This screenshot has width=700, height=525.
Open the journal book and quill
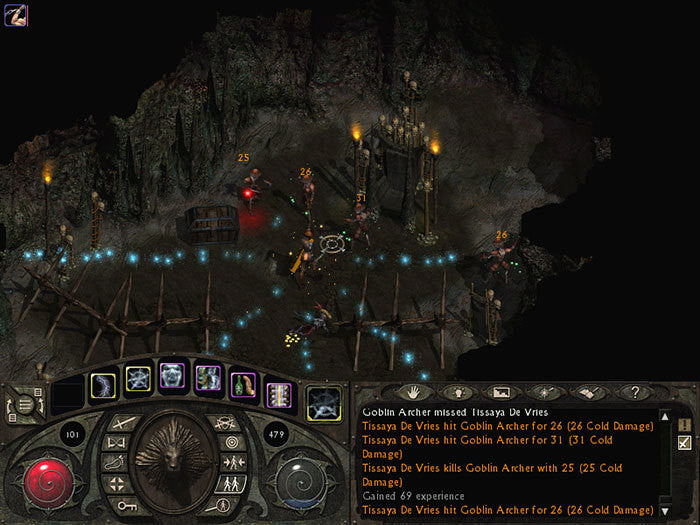pos(588,392)
